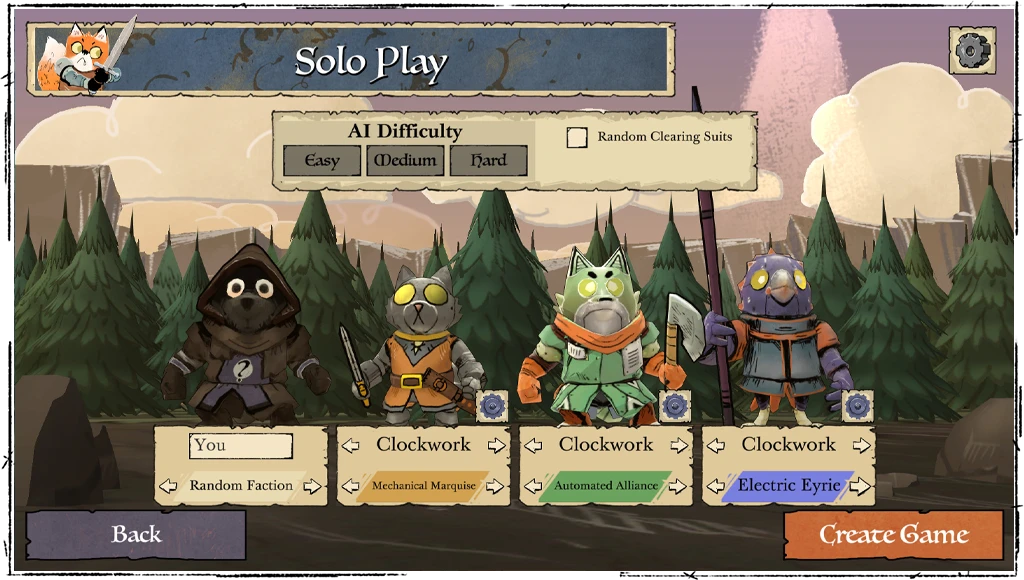Switch Mechanical Marquise to the previous faction
This screenshot has width=1024, height=580.
coord(351,487)
